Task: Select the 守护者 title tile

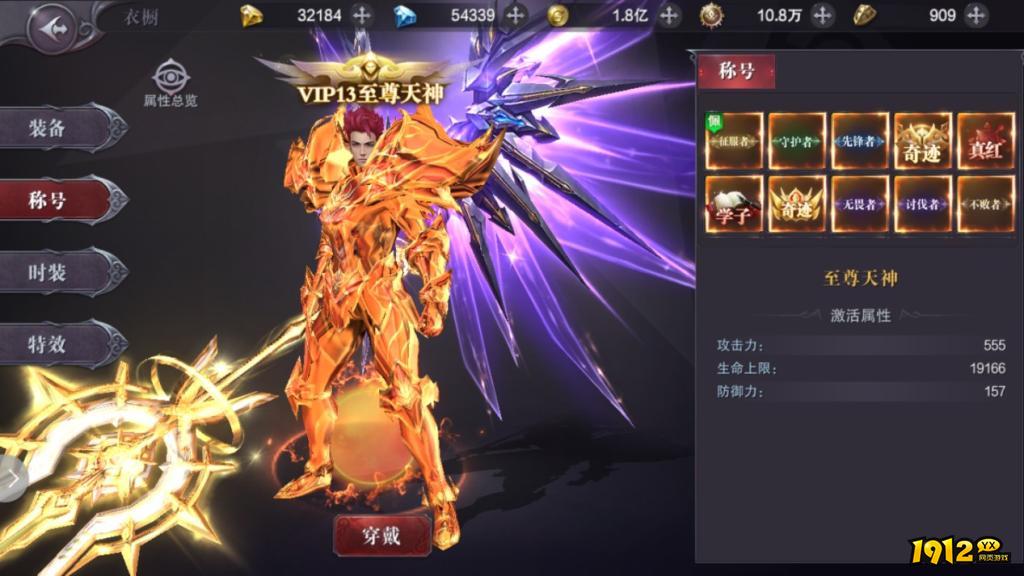Action: [x=797, y=142]
